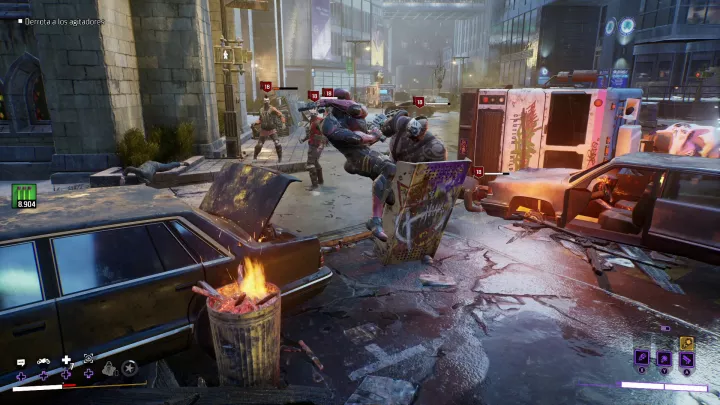Viewport: 720px width, 405px height.
Task: Select the circular star emblem icon
Action: [129, 369]
